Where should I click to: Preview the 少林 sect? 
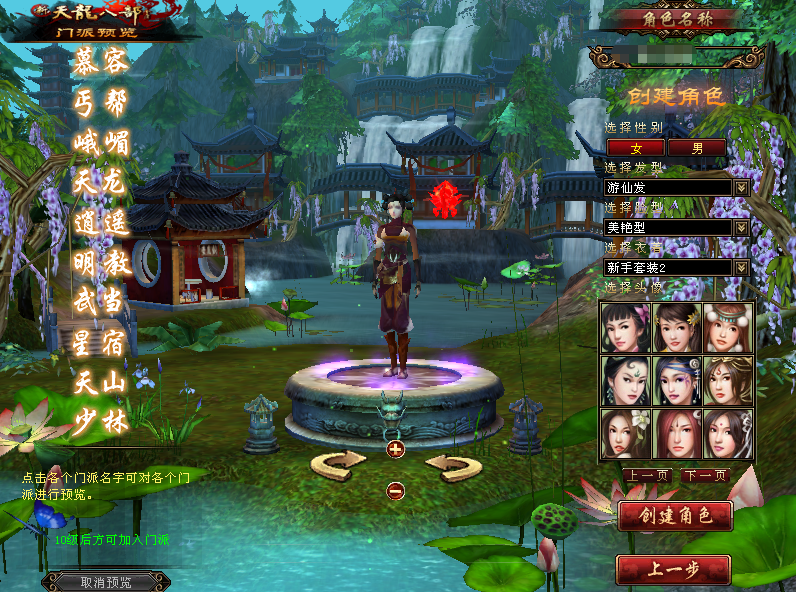pyautogui.click(x=102, y=421)
